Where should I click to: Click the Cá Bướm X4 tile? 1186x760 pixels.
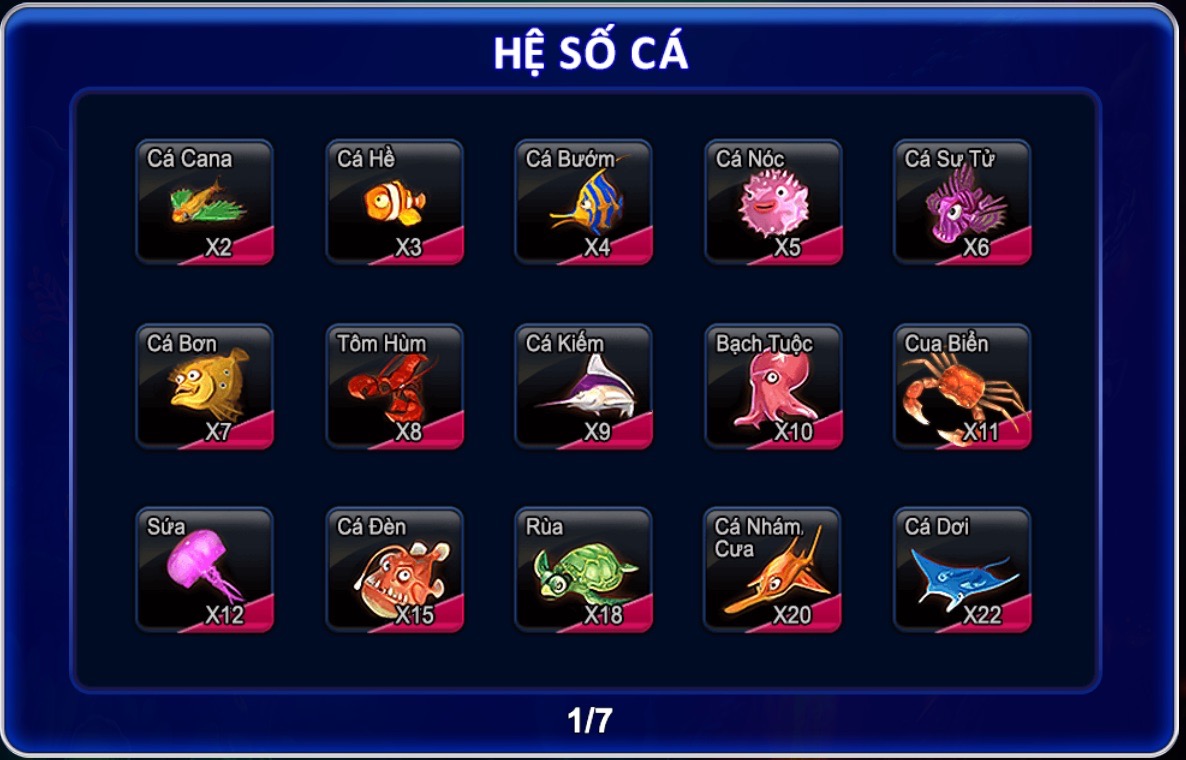(583, 202)
